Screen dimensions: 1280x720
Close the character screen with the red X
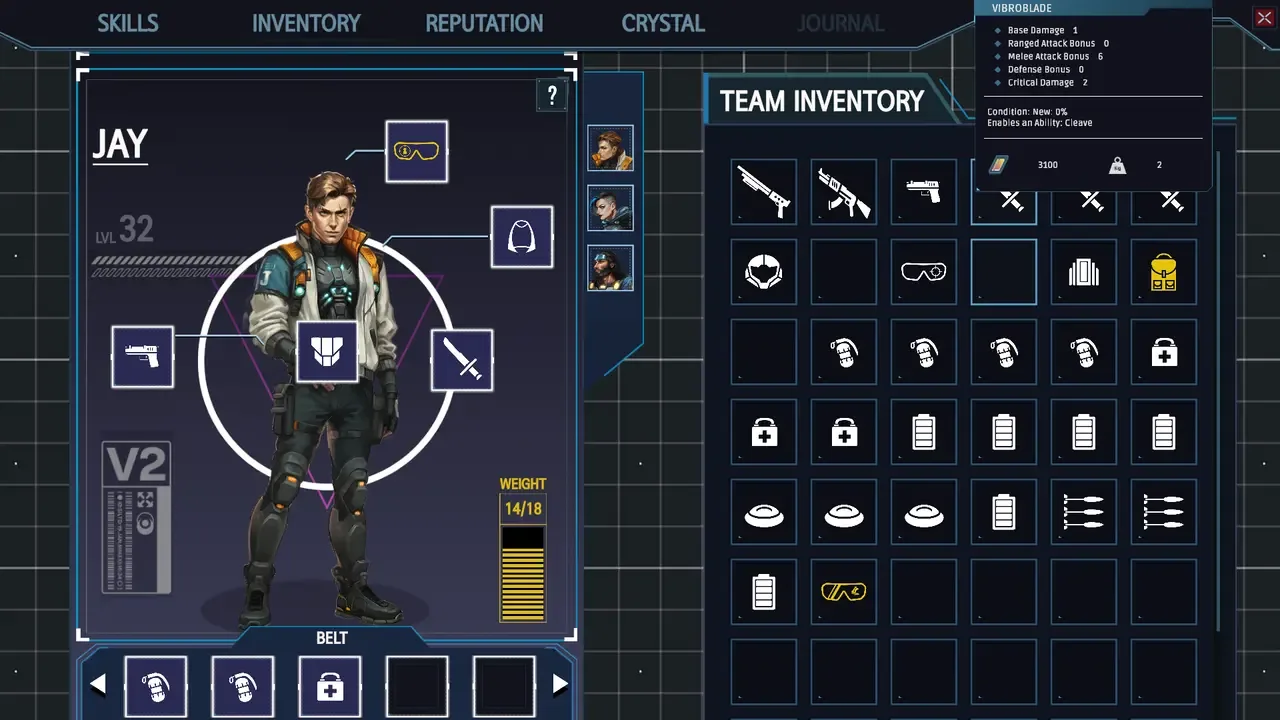tap(1264, 17)
